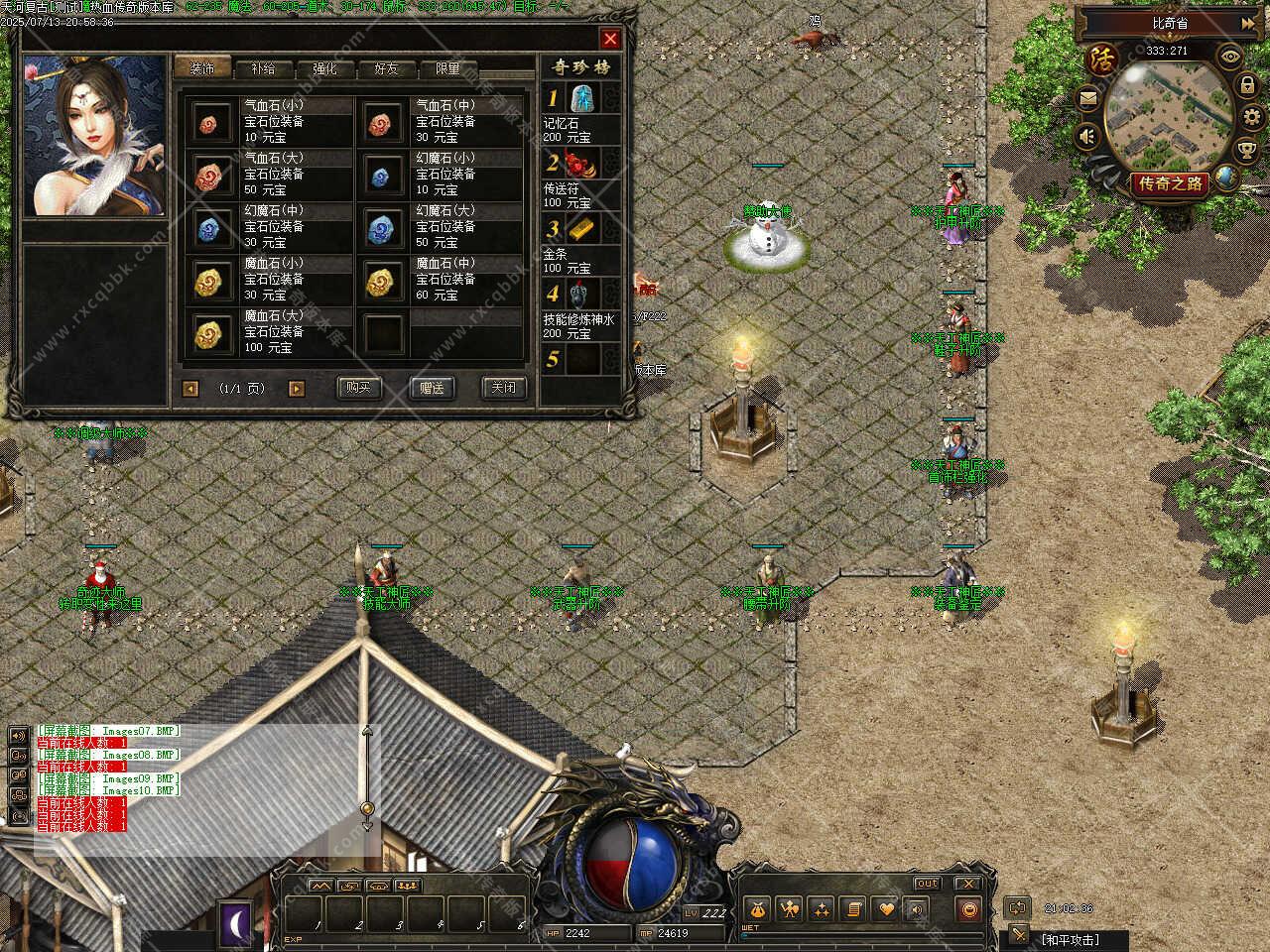Go to the next shop page arrow

point(296,389)
